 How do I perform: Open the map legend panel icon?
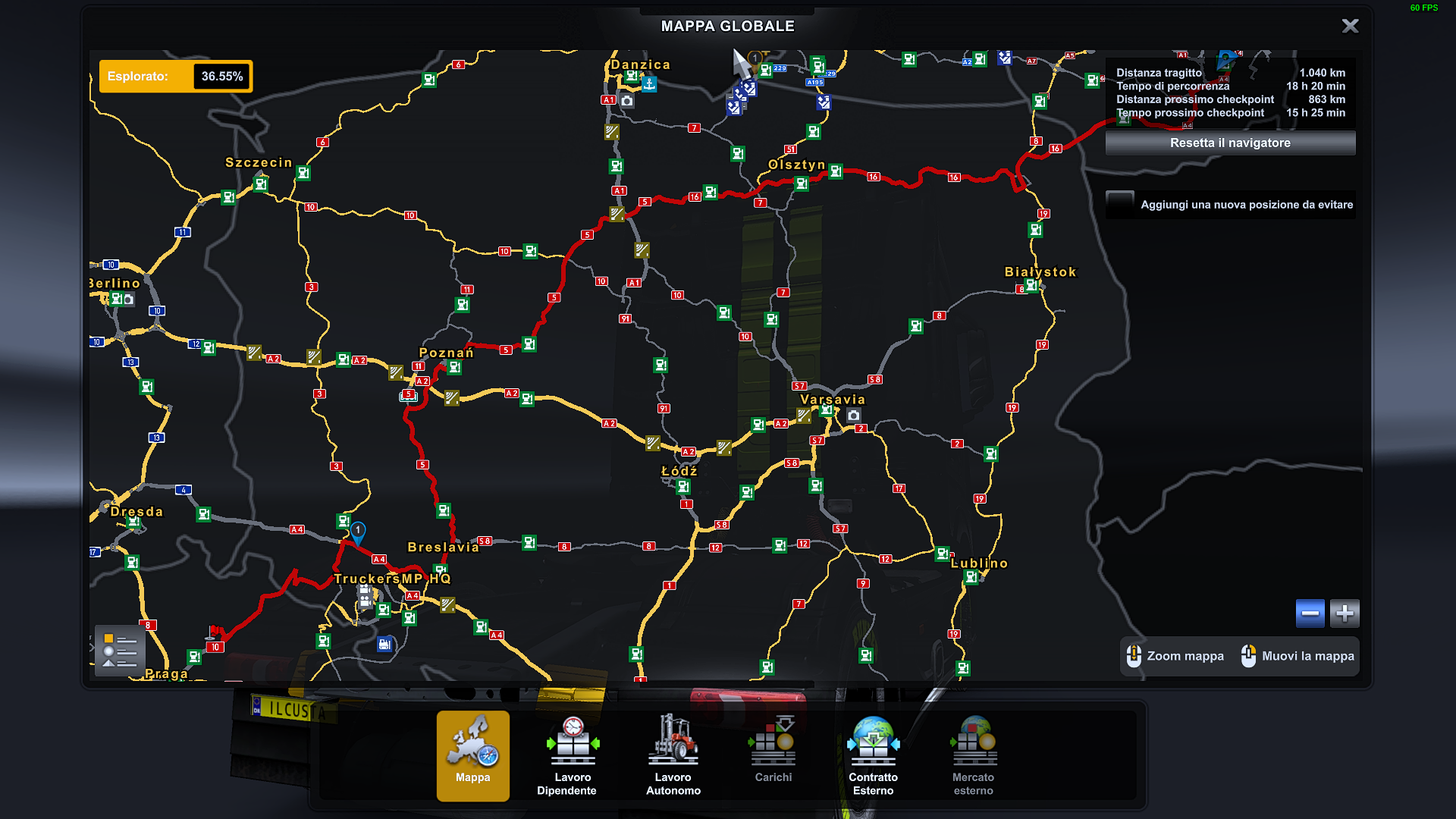click(x=118, y=650)
